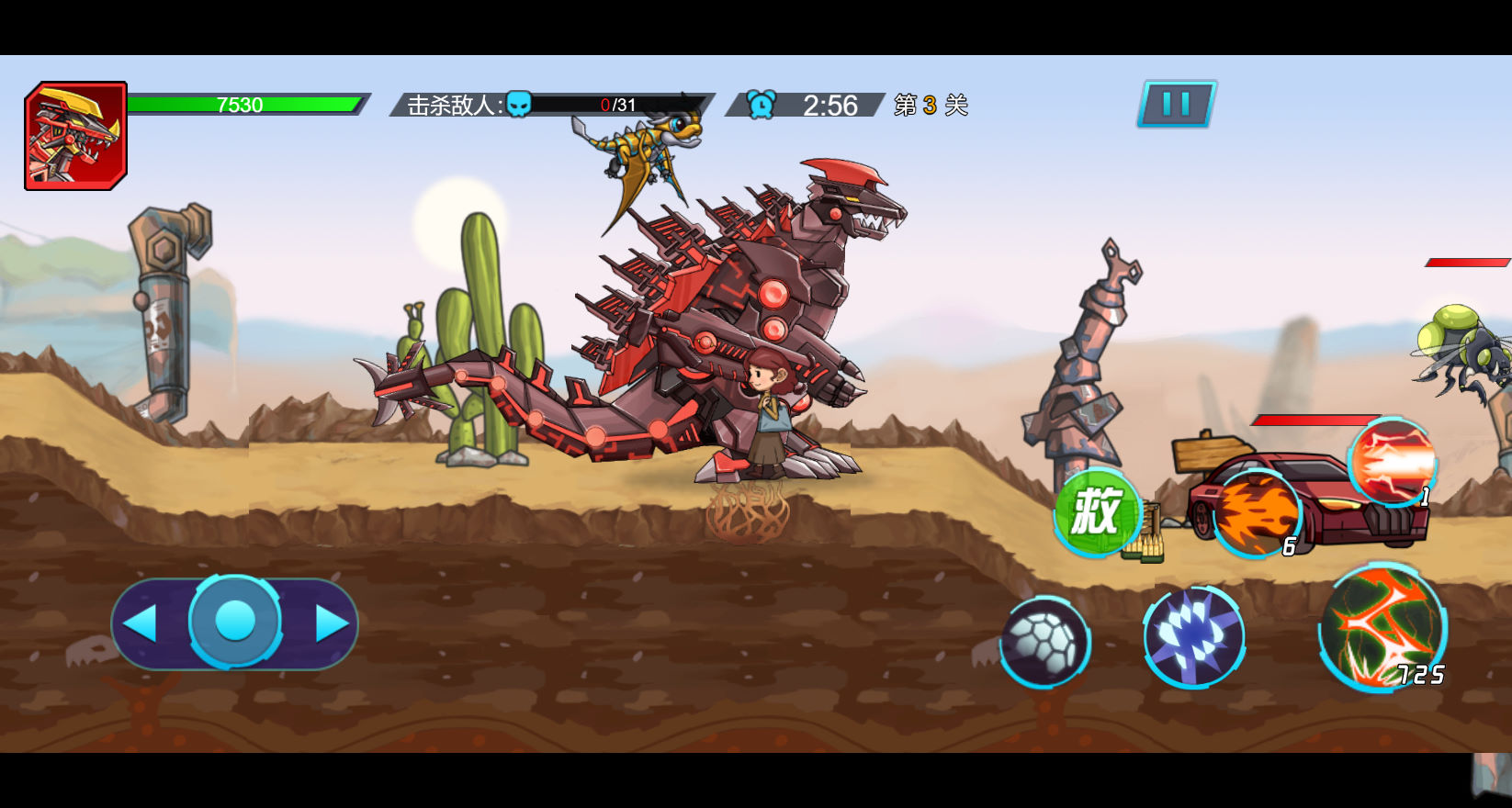Activate the fire claw skill
The image size is (1512, 808).
point(1256,514)
